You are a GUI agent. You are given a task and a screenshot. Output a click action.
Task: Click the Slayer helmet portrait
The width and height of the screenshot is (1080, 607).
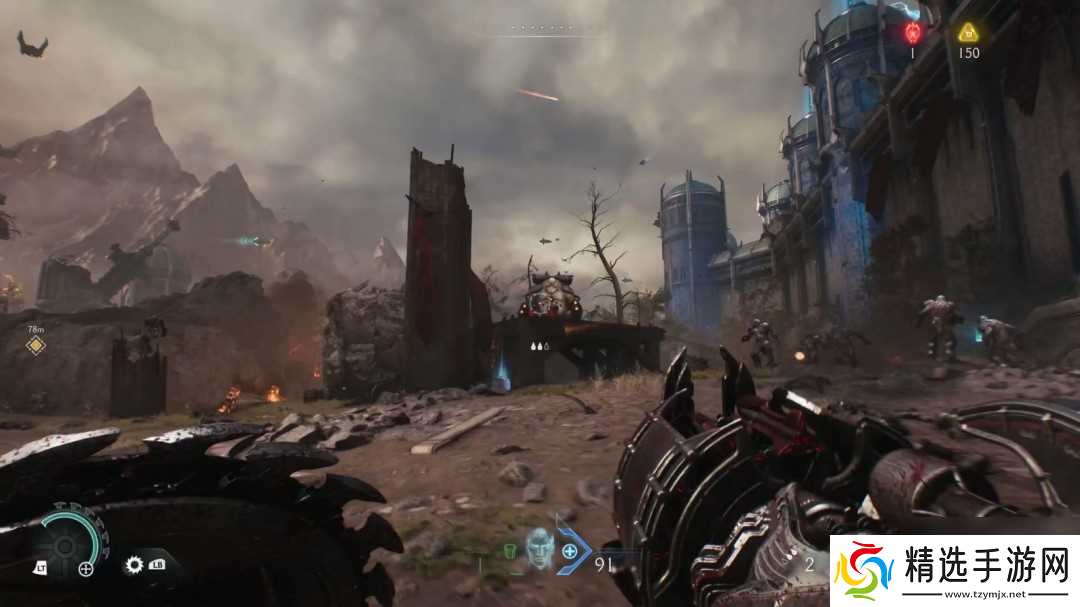click(x=540, y=549)
